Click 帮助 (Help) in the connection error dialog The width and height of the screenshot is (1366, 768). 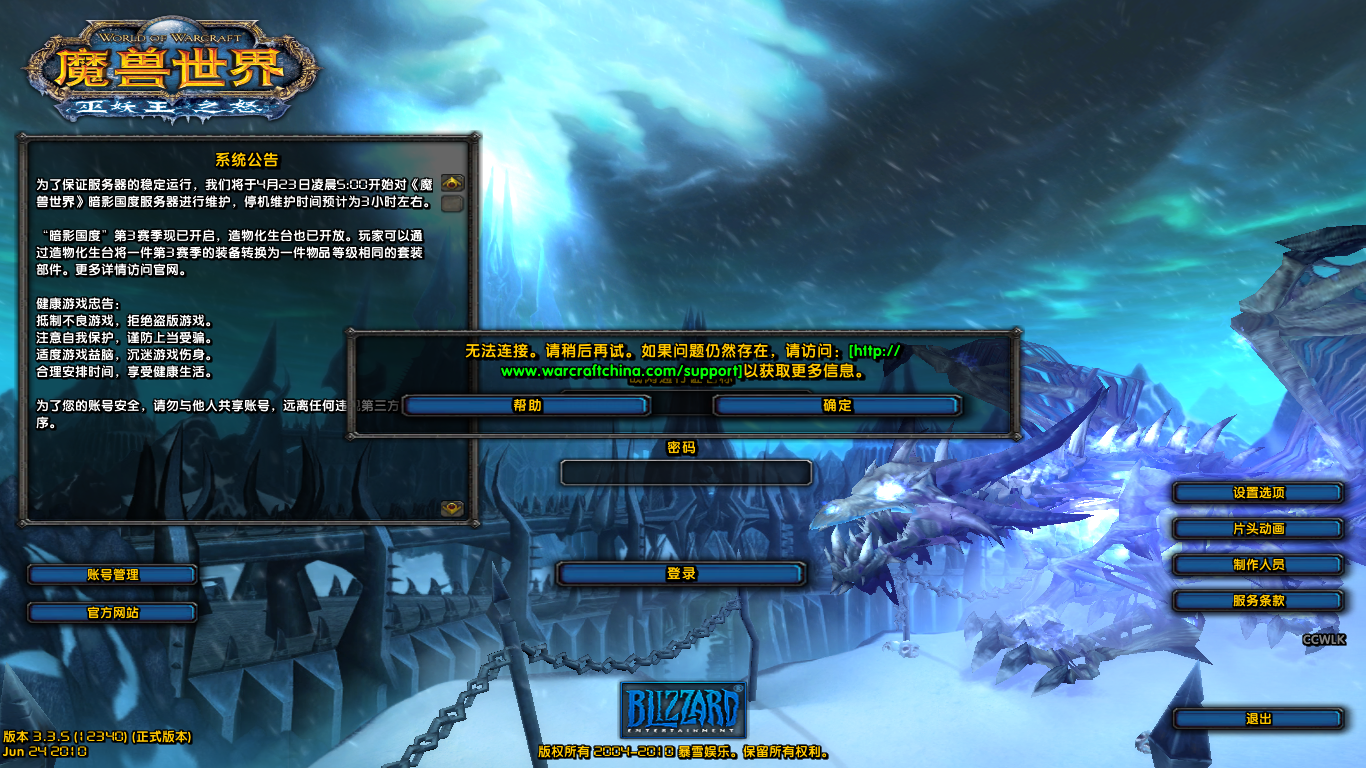[527, 406]
